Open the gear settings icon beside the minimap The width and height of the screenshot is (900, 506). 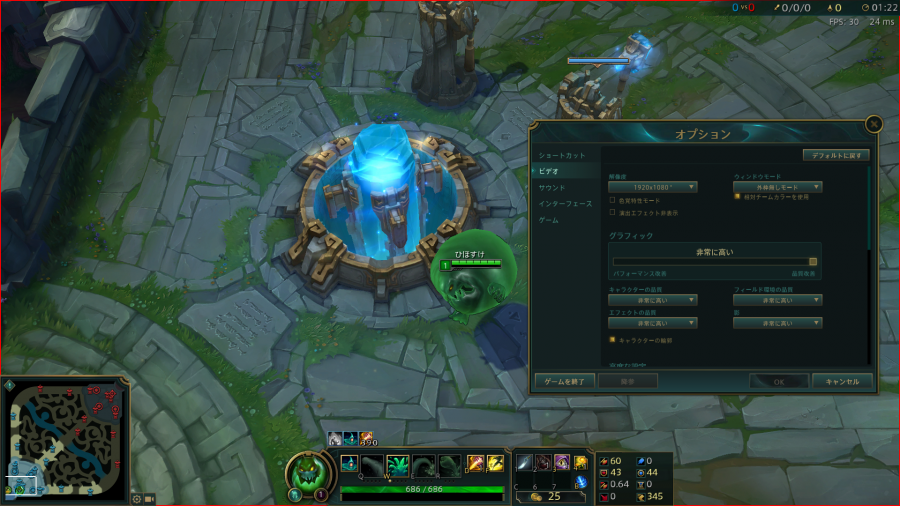click(x=136, y=498)
